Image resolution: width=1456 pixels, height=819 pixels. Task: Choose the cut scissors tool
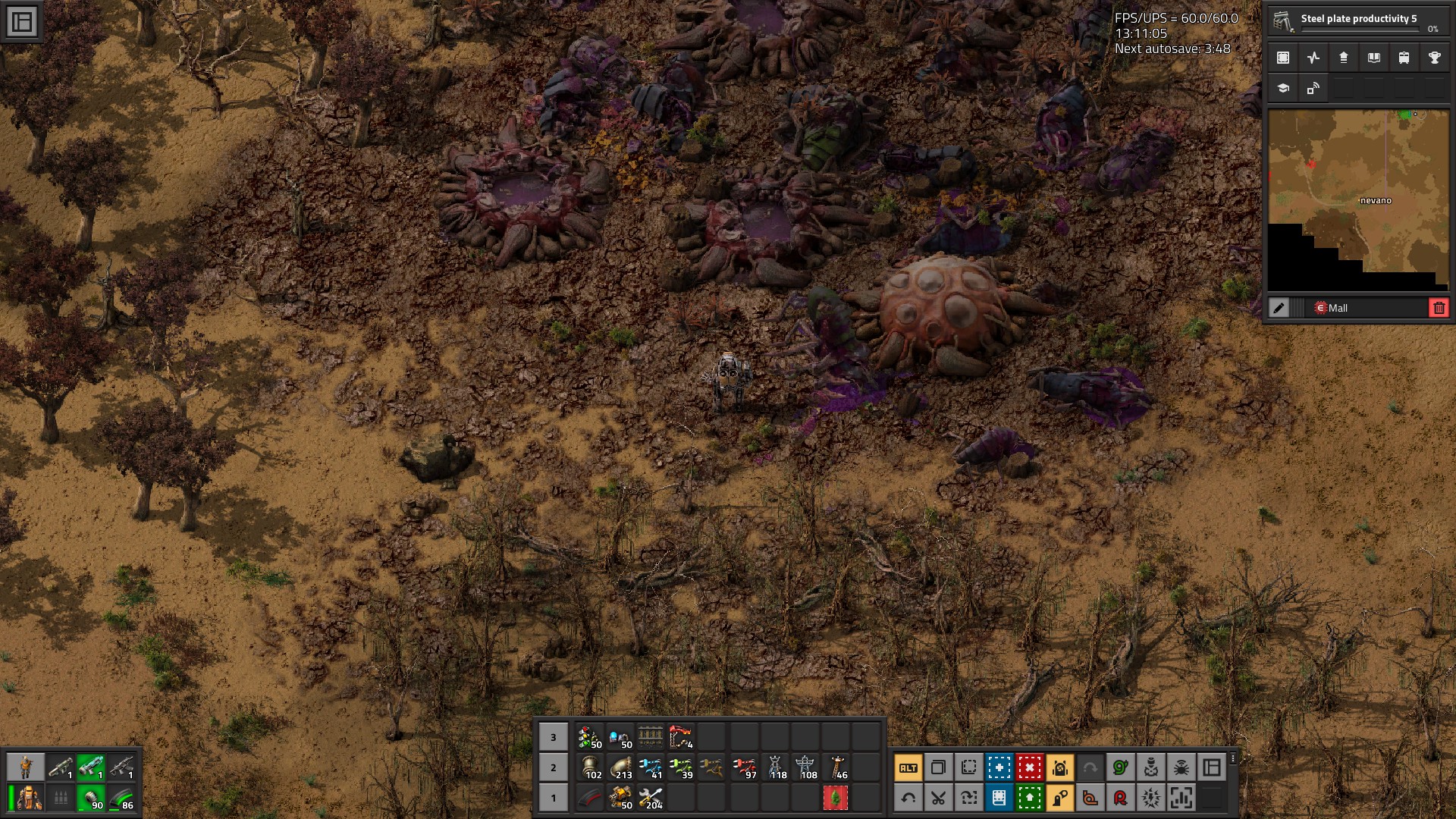coord(938,798)
